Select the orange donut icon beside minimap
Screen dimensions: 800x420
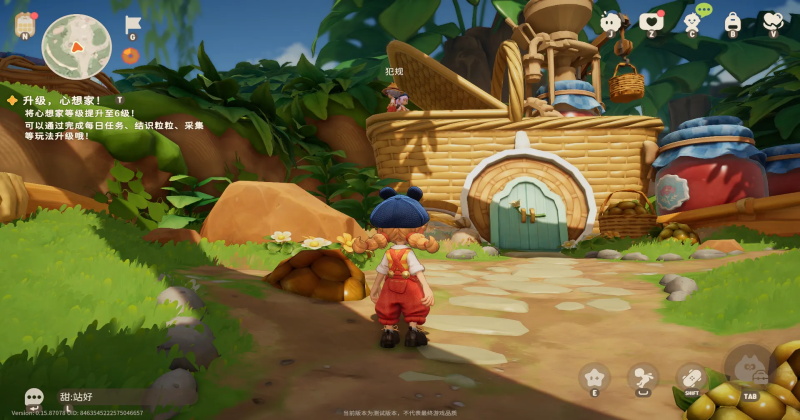[131, 56]
